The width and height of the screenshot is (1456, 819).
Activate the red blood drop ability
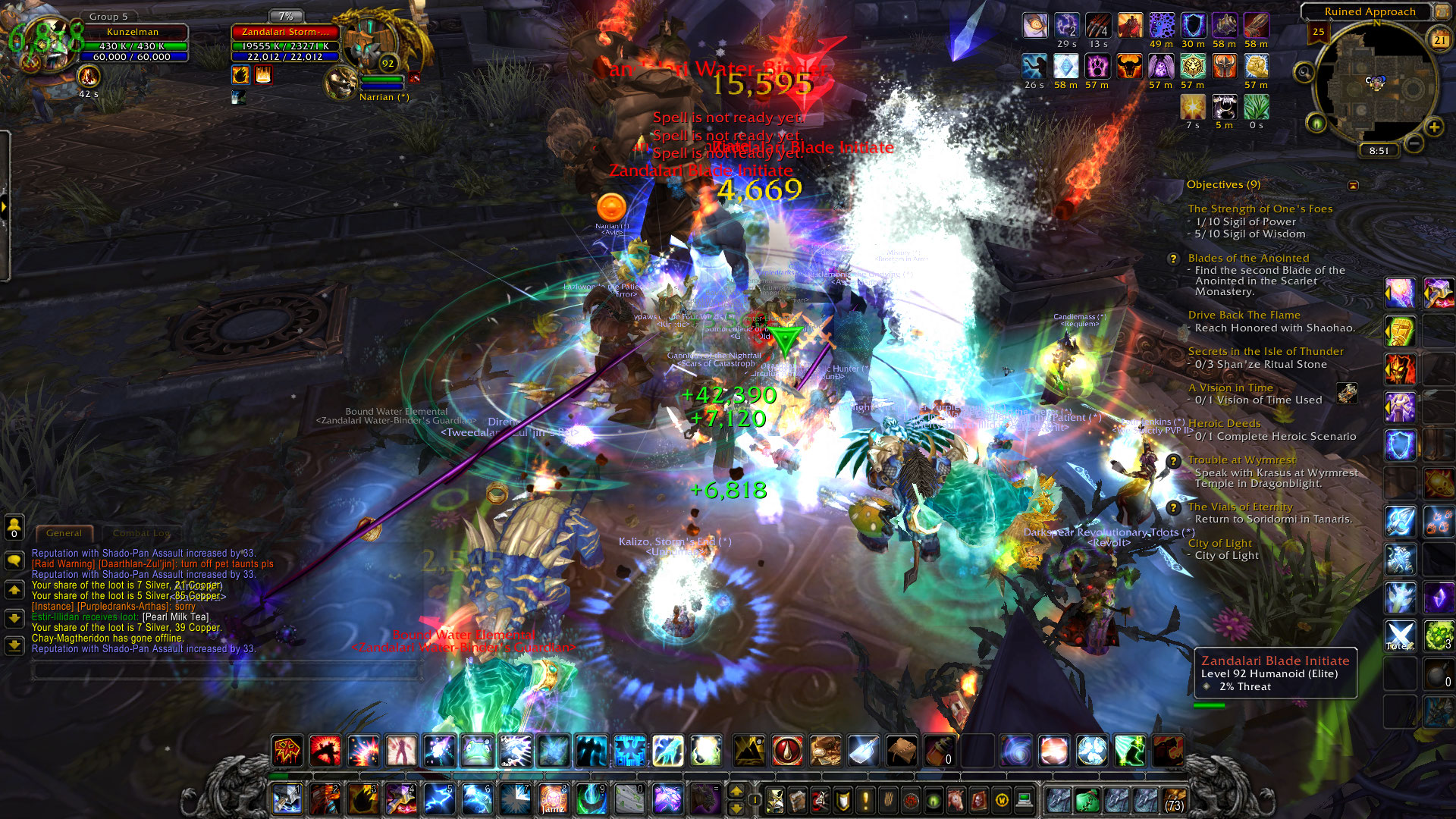(x=787, y=751)
